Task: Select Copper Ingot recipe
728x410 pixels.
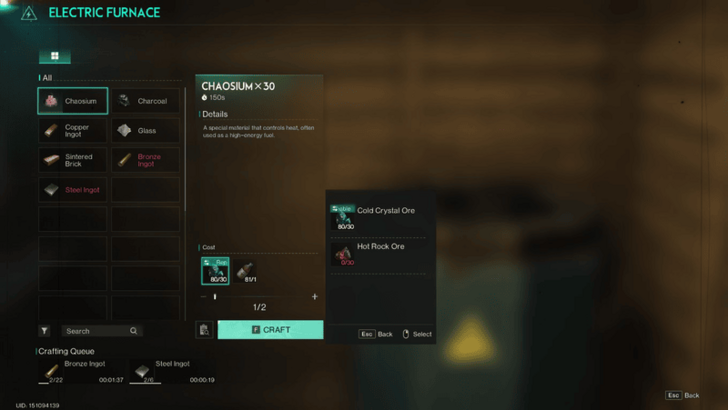Action: click(72, 130)
